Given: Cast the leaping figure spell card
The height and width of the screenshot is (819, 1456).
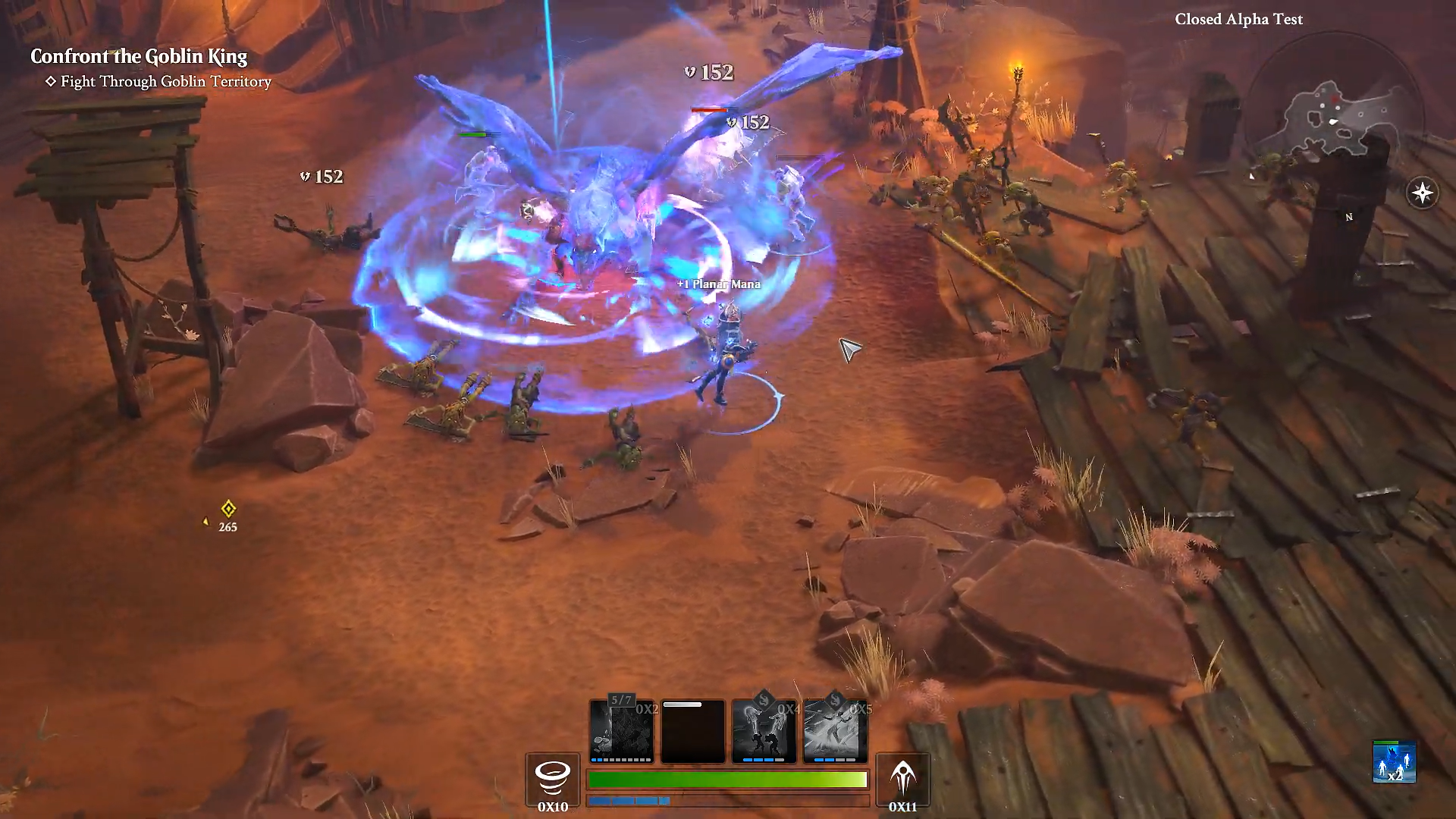Looking at the screenshot, I should click(x=835, y=731).
